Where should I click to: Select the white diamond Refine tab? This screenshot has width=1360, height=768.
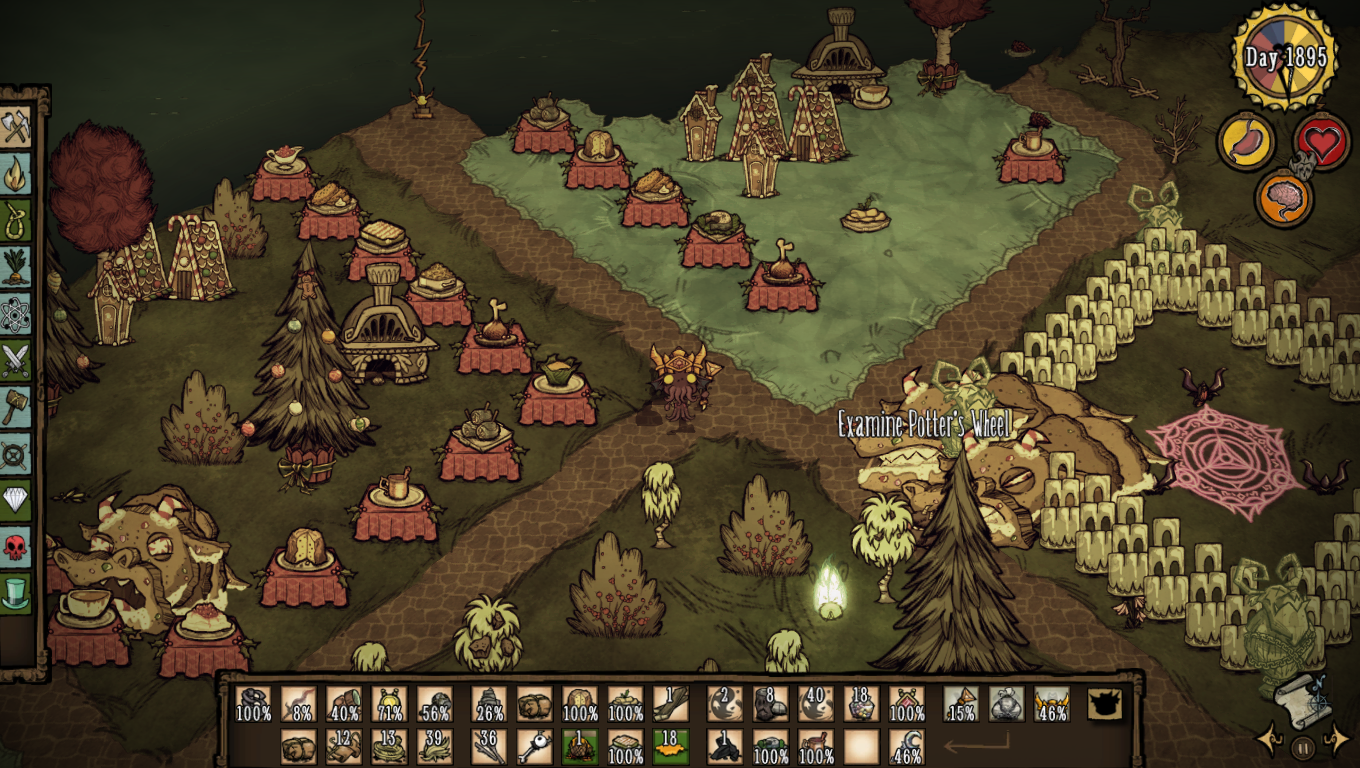[16, 499]
